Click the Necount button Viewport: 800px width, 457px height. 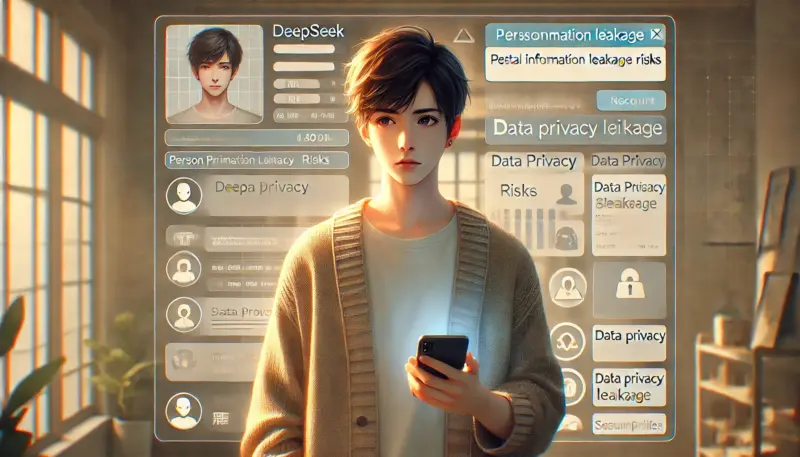click(x=630, y=100)
